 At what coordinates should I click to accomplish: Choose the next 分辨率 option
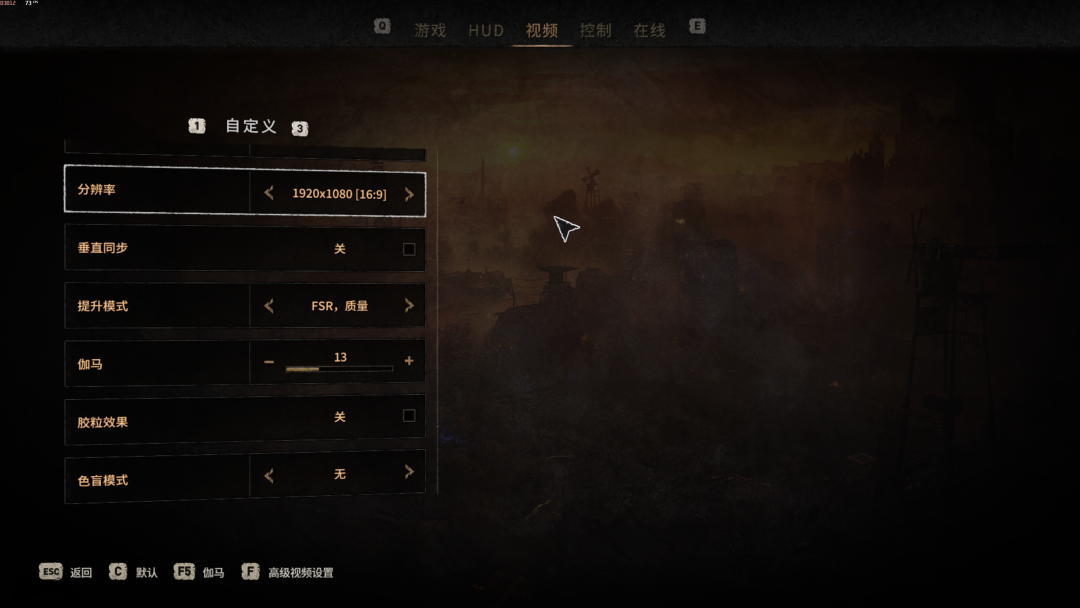pyautogui.click(x=409, y=194)
